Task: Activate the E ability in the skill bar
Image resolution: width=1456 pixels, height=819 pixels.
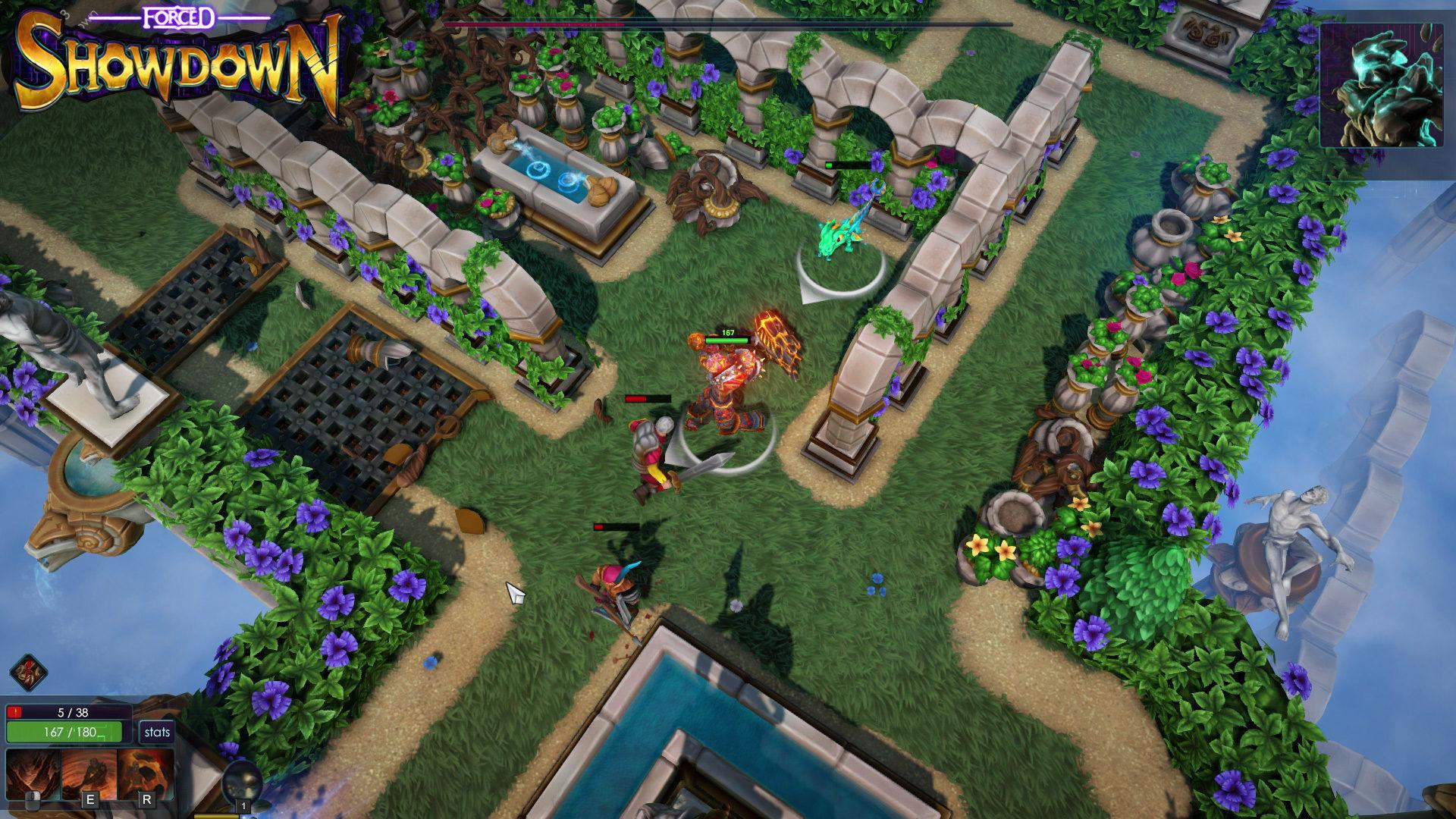Action: pyautogui.click(x=90, y=773)
